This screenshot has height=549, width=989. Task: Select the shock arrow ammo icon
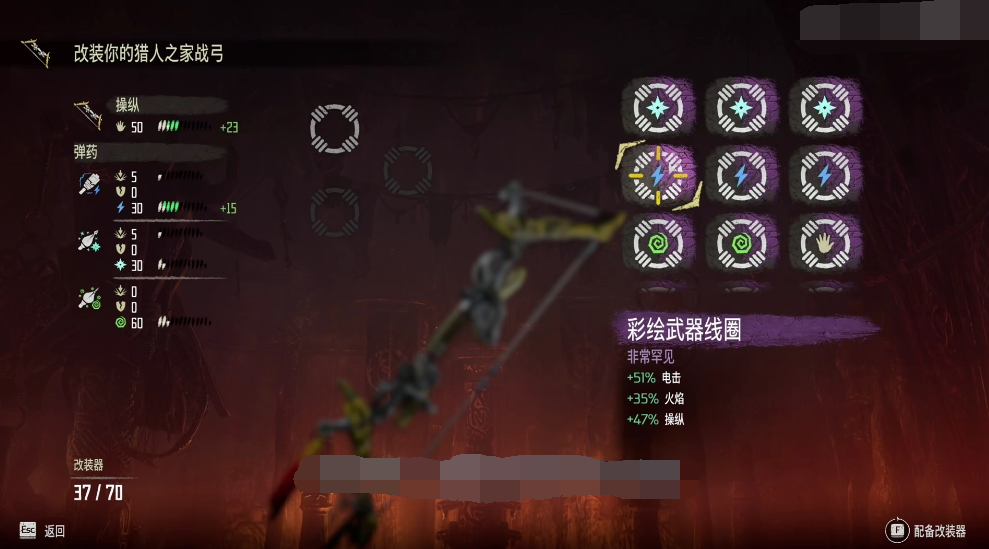tap(87, 184)
